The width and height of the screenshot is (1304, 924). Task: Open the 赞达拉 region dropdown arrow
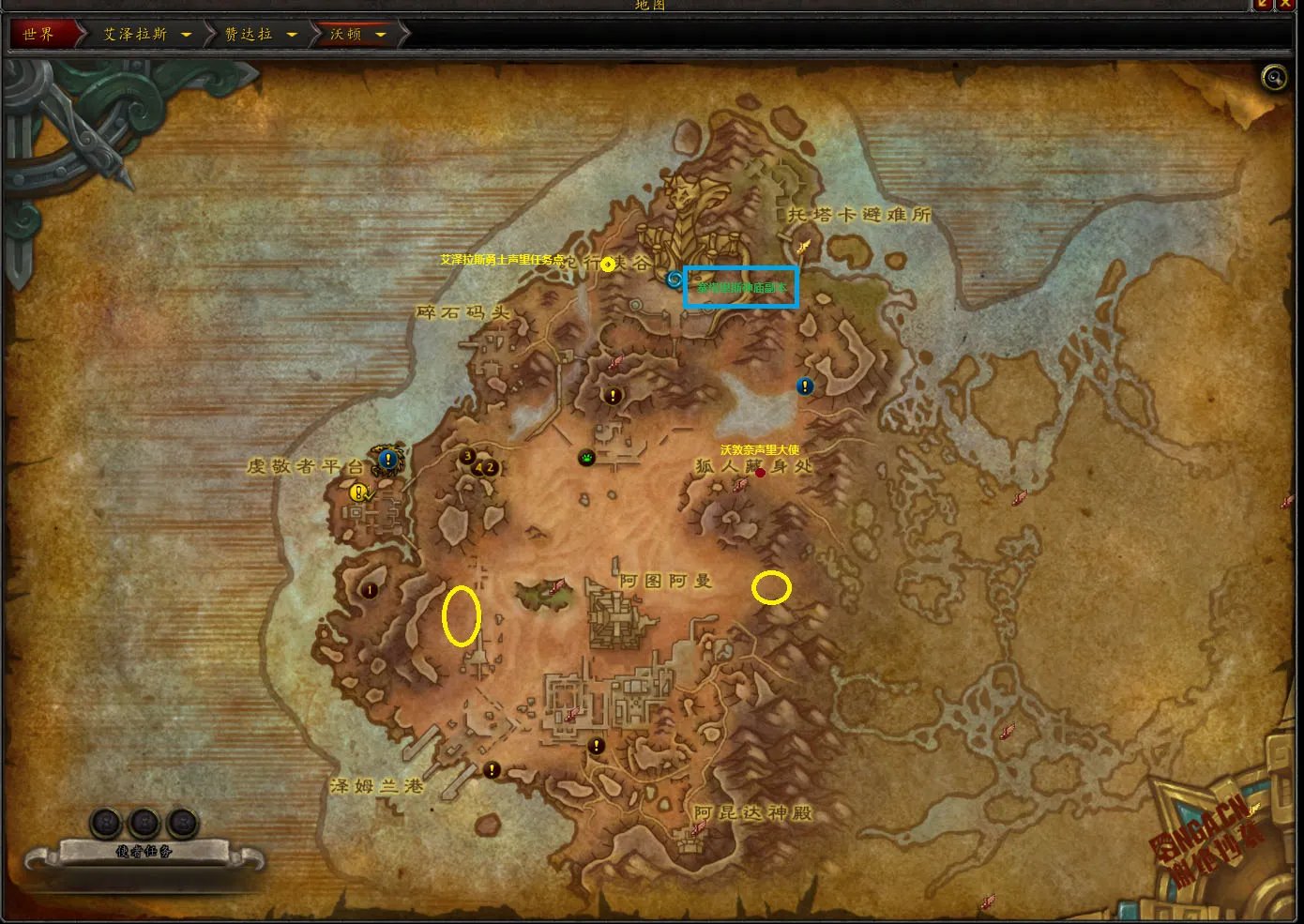(294, 32)
